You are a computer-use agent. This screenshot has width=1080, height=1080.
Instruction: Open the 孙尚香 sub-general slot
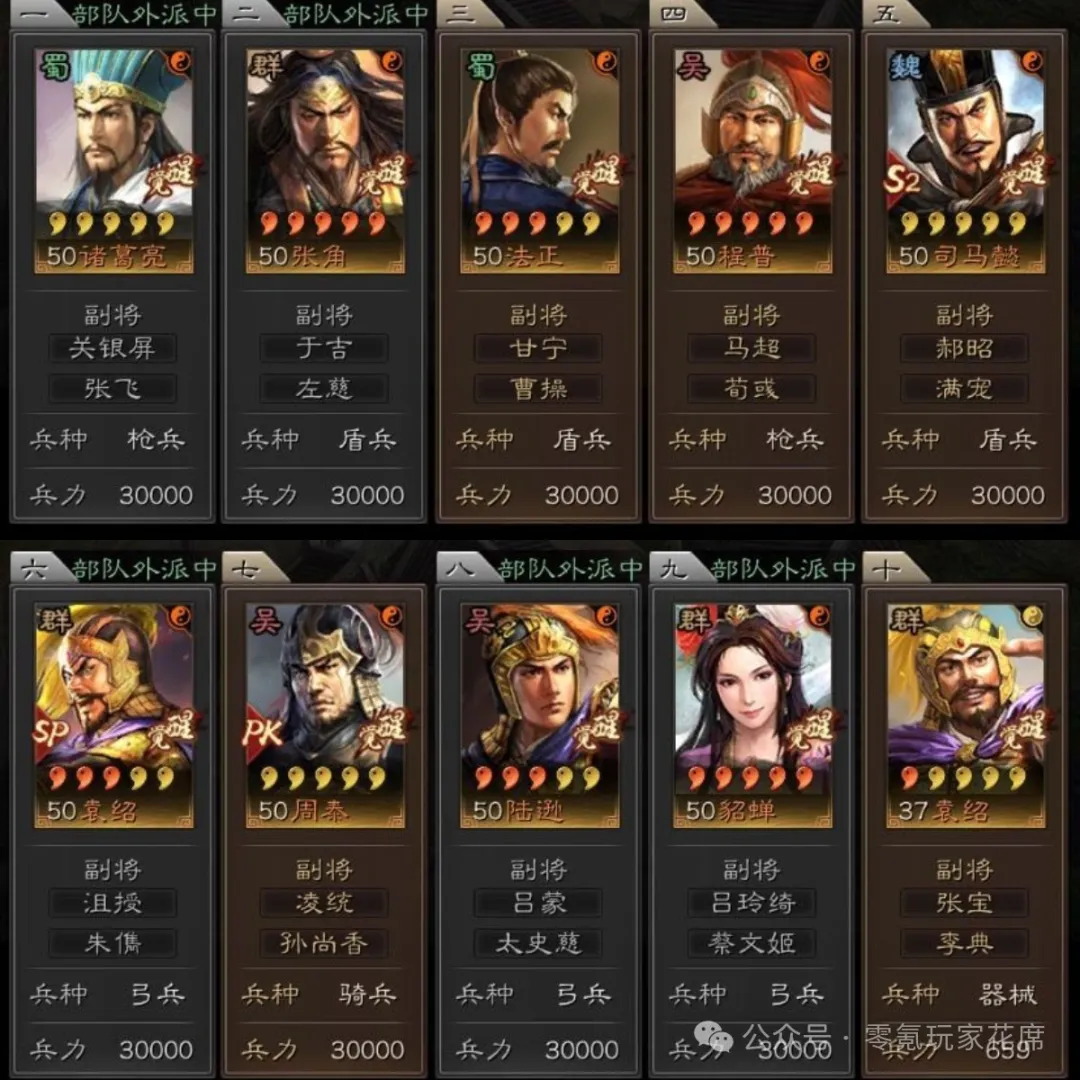point(325,943)
